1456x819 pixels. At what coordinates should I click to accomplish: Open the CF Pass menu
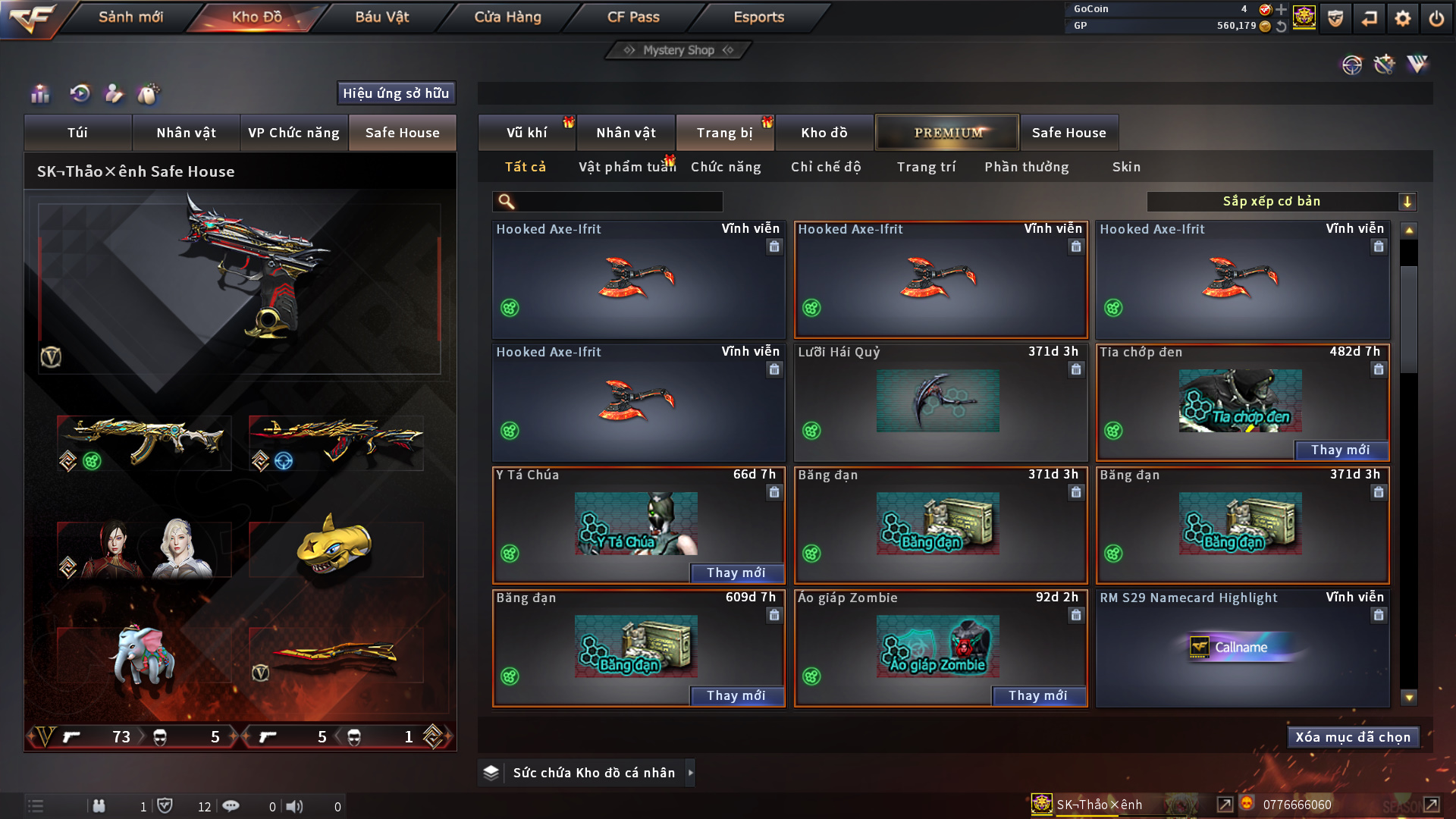click(x=633, y=17)
